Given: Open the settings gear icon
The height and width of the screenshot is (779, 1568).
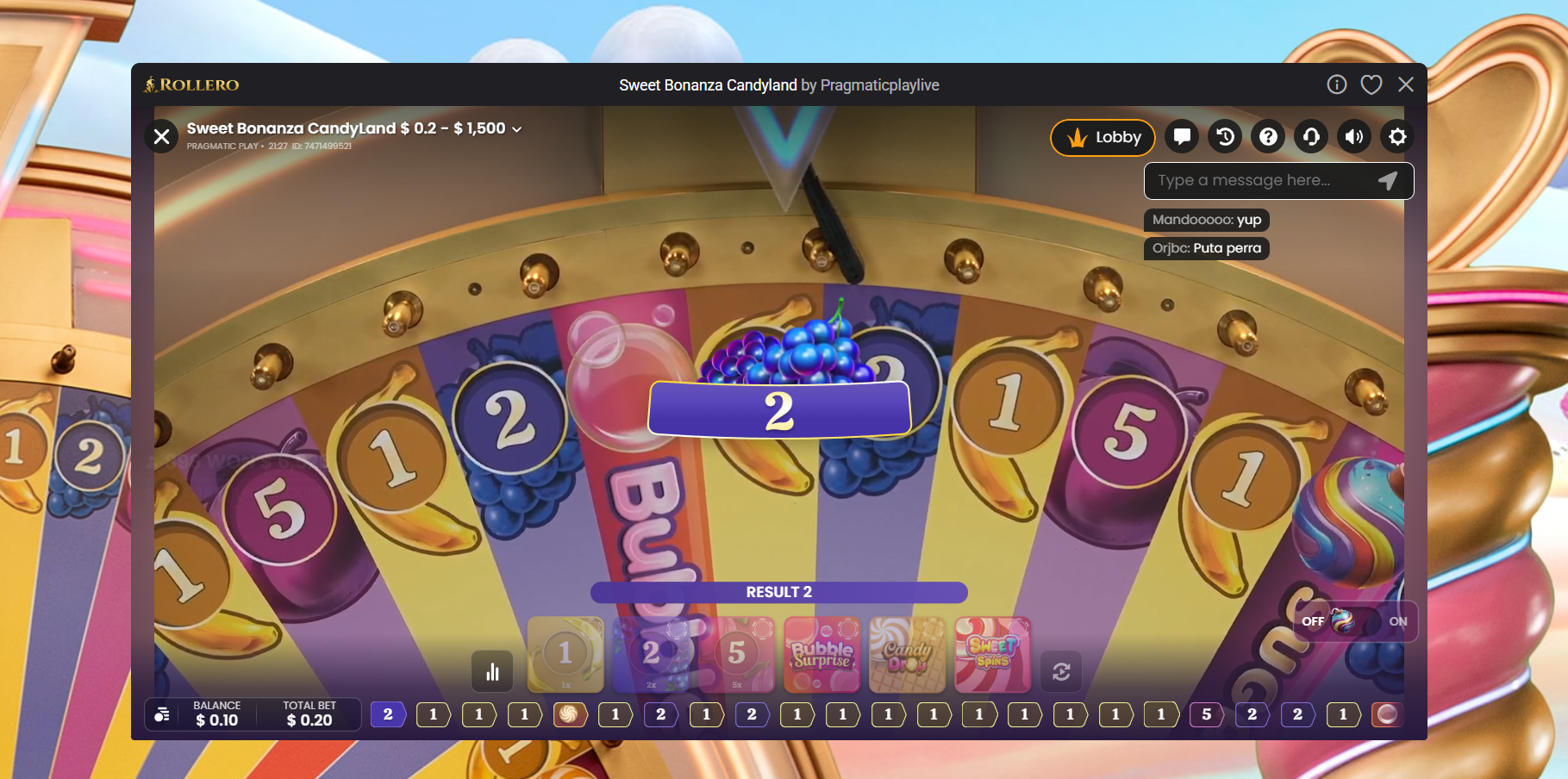Looking at the screenshot, I should tap(1396, 136).
